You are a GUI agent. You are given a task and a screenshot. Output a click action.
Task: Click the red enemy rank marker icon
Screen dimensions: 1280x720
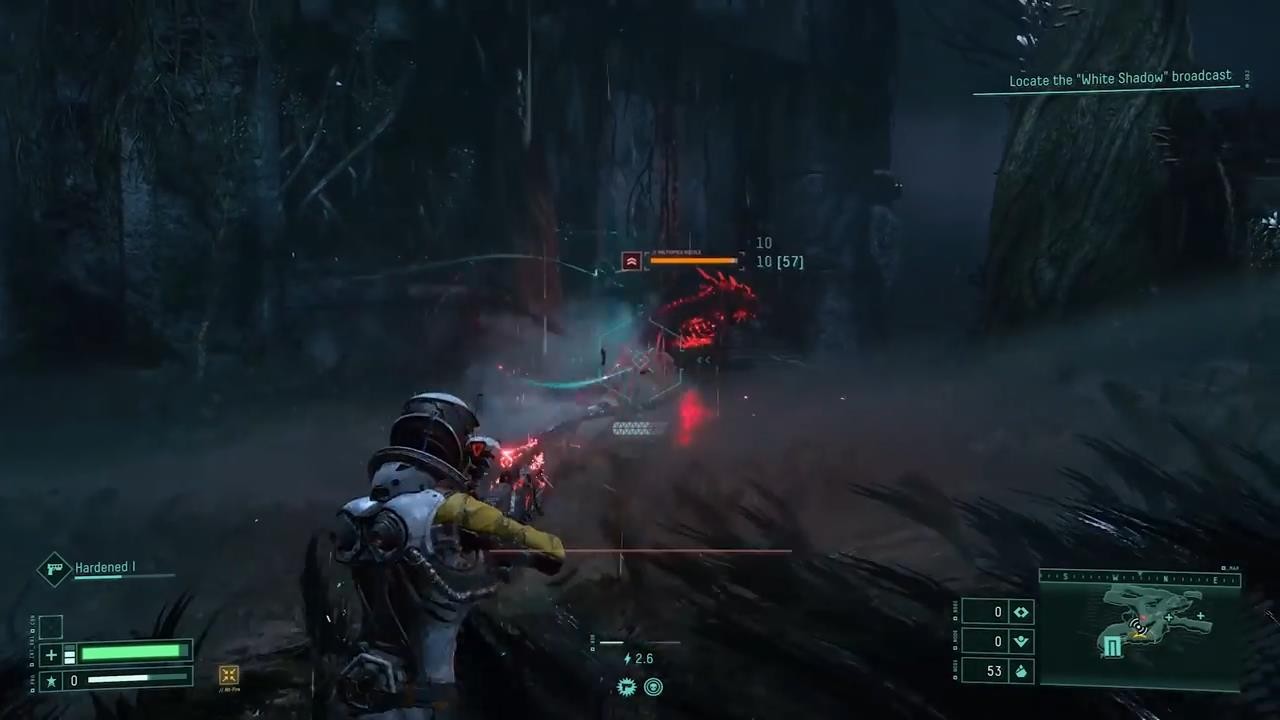click(631, 261)
